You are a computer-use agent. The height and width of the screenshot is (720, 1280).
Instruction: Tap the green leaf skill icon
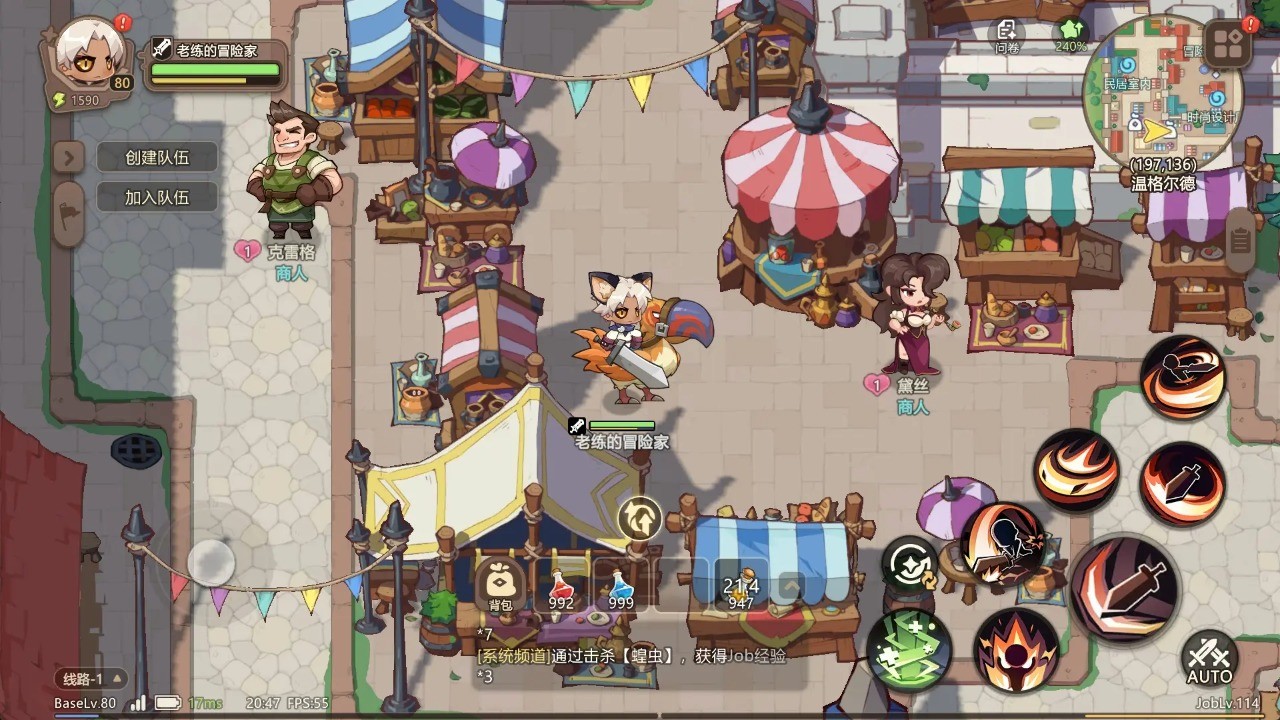tap(906, 652)
